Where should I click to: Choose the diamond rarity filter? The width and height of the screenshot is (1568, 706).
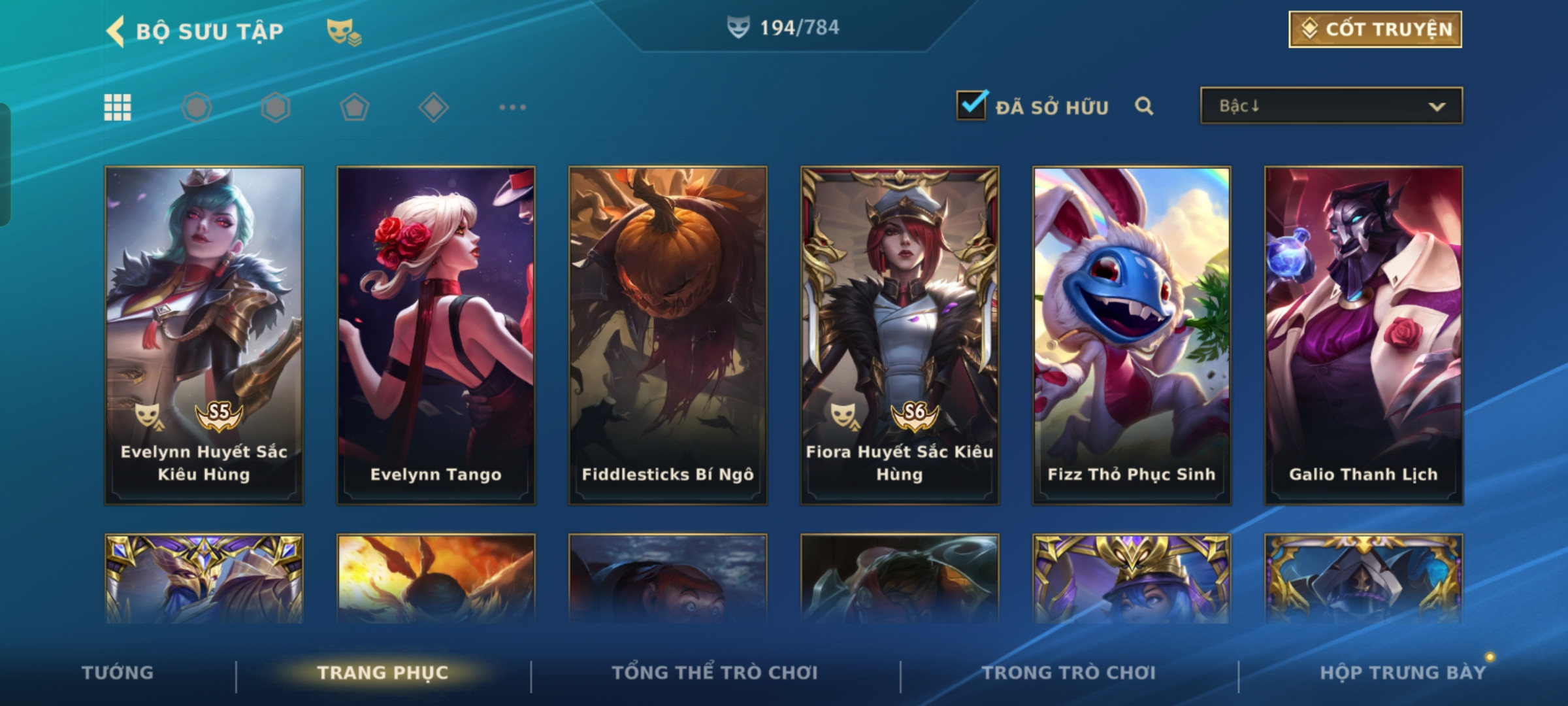point(433,107)
